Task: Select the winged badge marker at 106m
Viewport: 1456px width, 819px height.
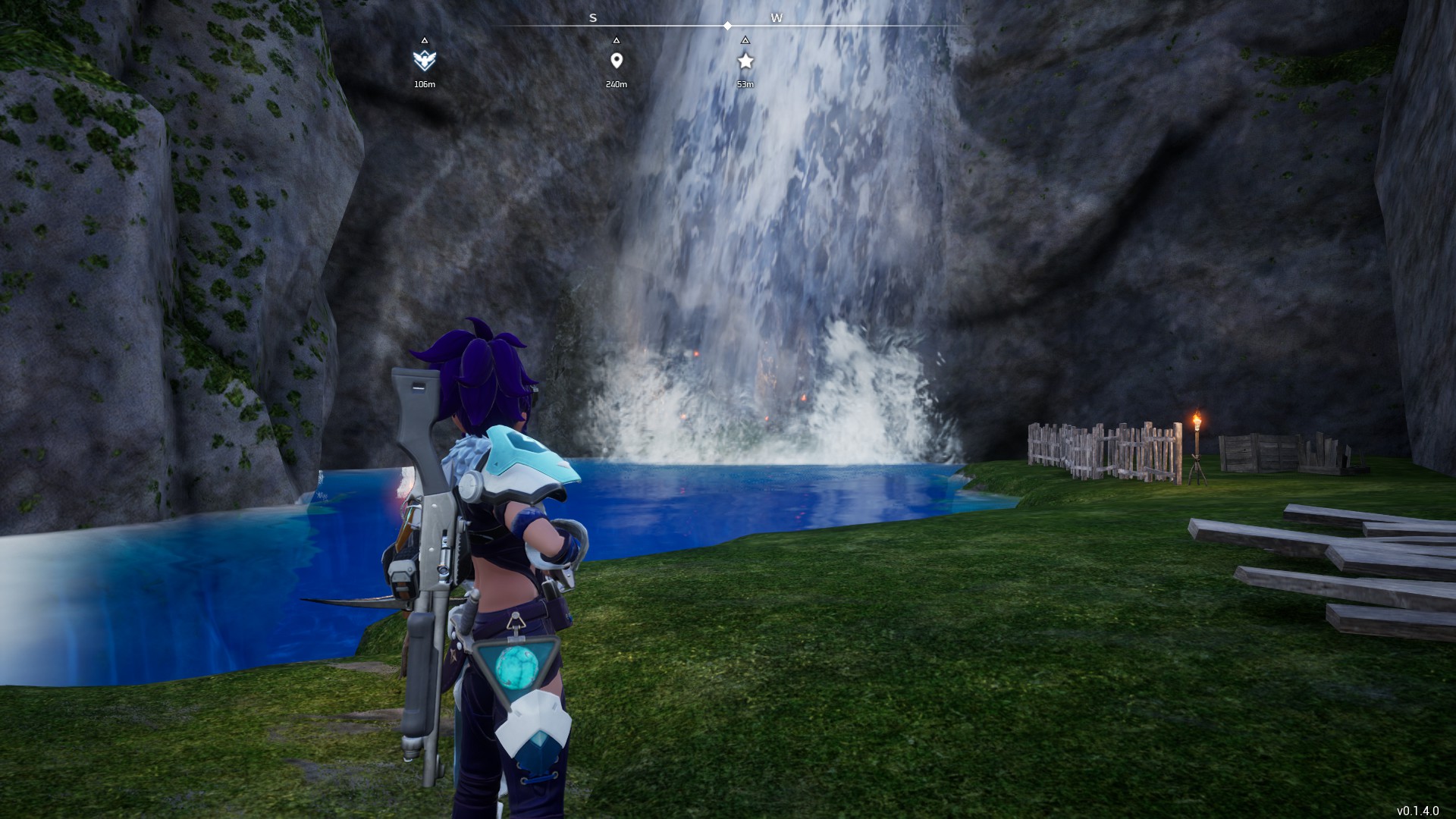Action: click(x=425, y=60)
